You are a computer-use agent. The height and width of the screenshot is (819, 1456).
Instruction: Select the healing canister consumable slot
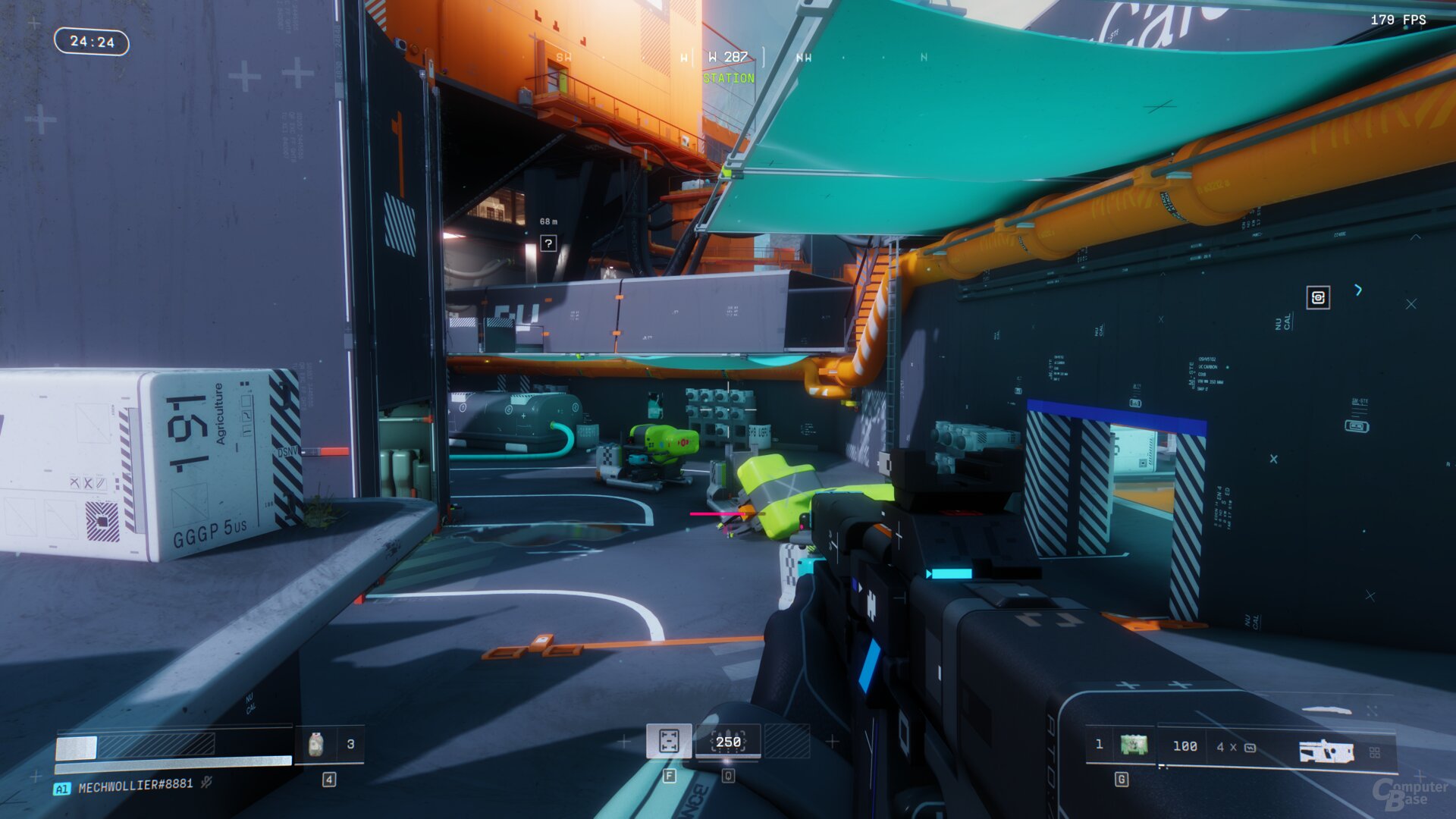317,744
